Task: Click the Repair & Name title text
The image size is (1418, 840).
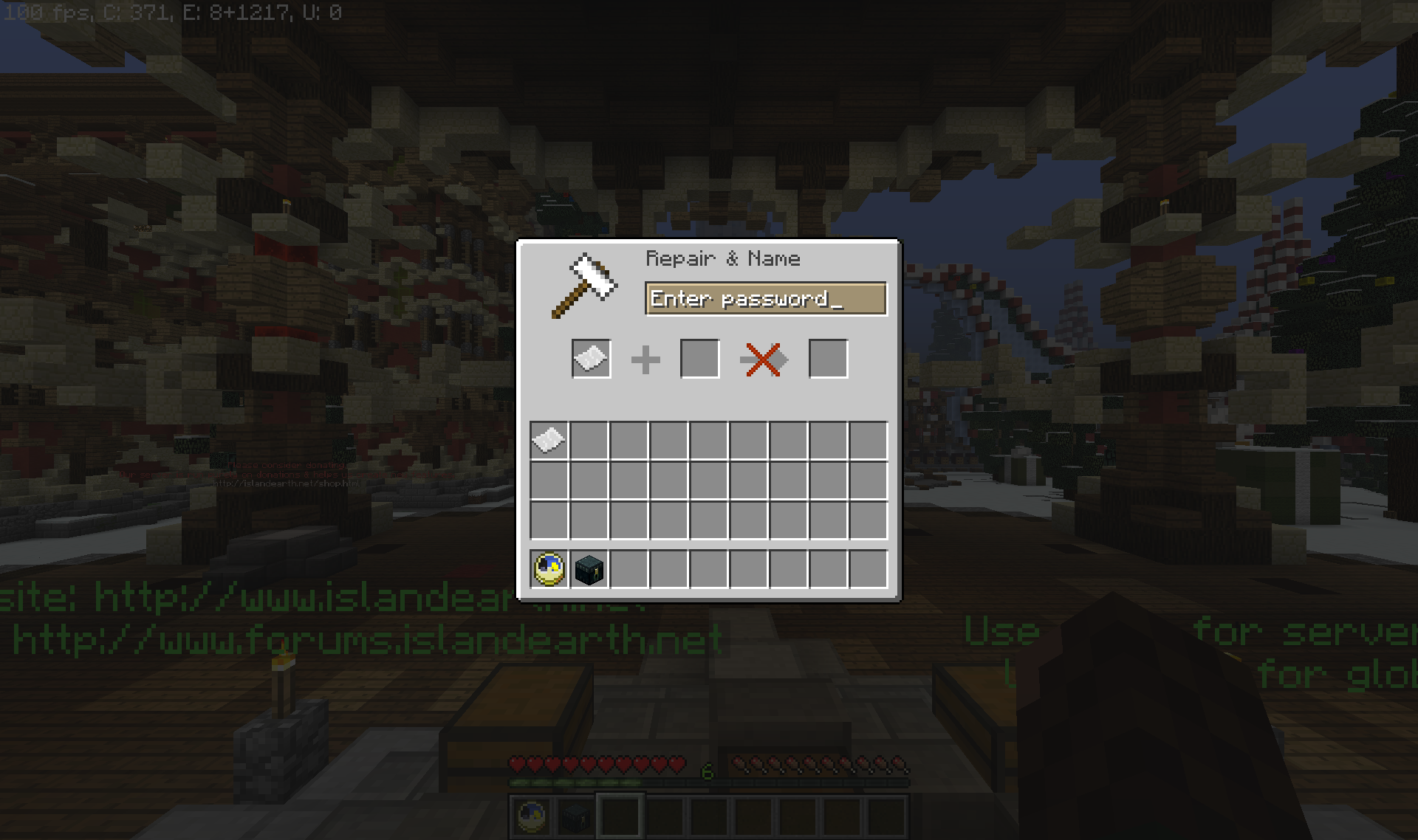Action: coord(724,258)
